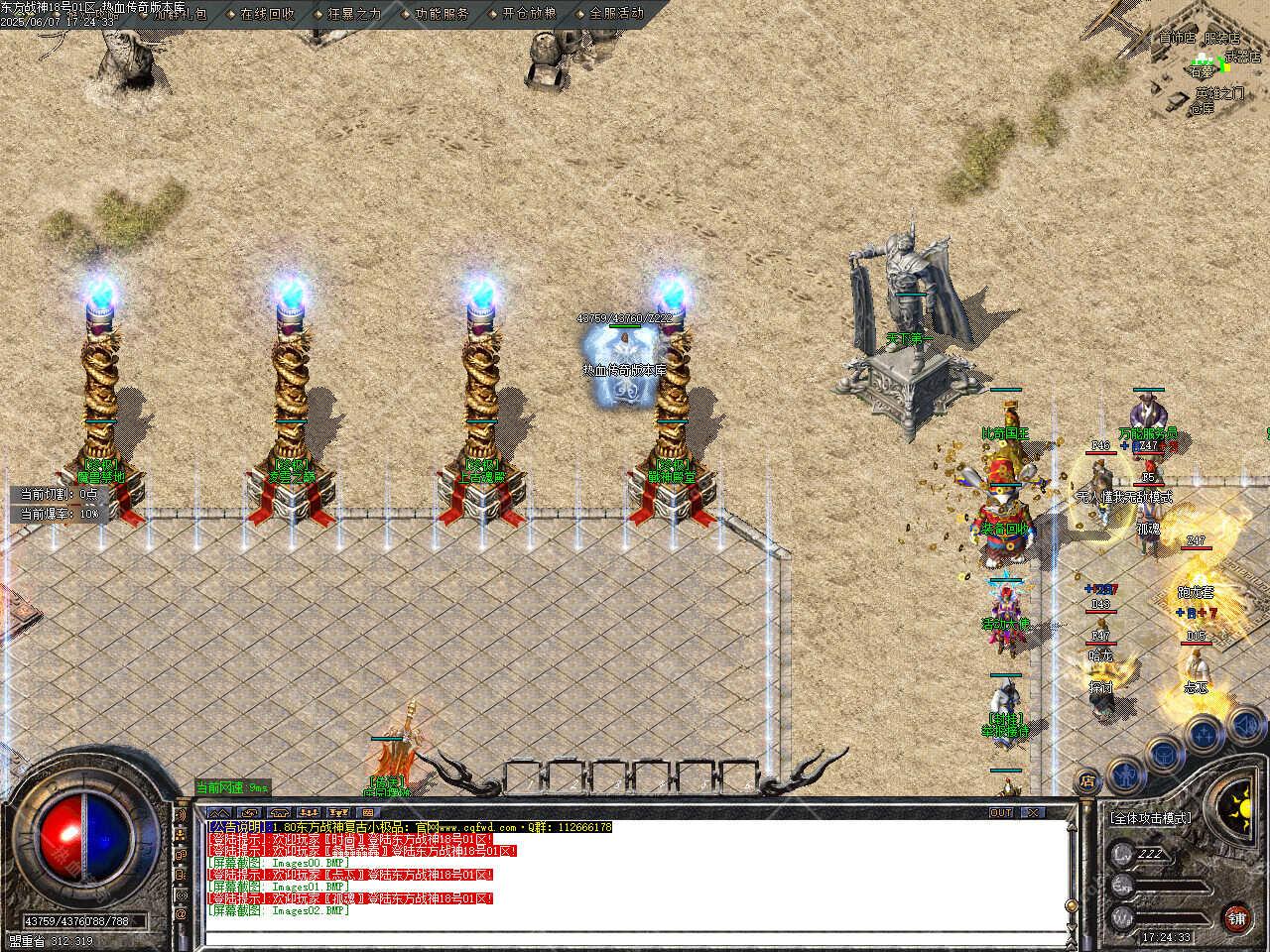The height and width of the screenshot is (952, 1270).
Task: Click the OUT button above chat
Action: point(1001,812)
